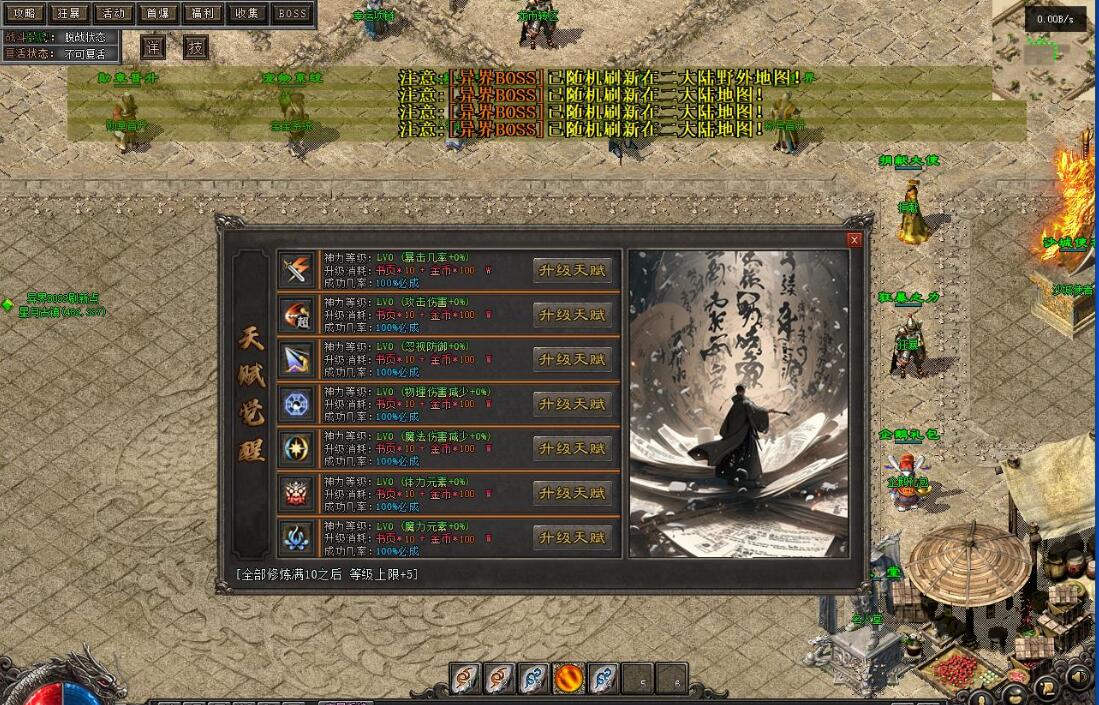Open the 福利 welfare menu
The height and width of the screenshot is (705, 1099).
(x=202, y=13)
